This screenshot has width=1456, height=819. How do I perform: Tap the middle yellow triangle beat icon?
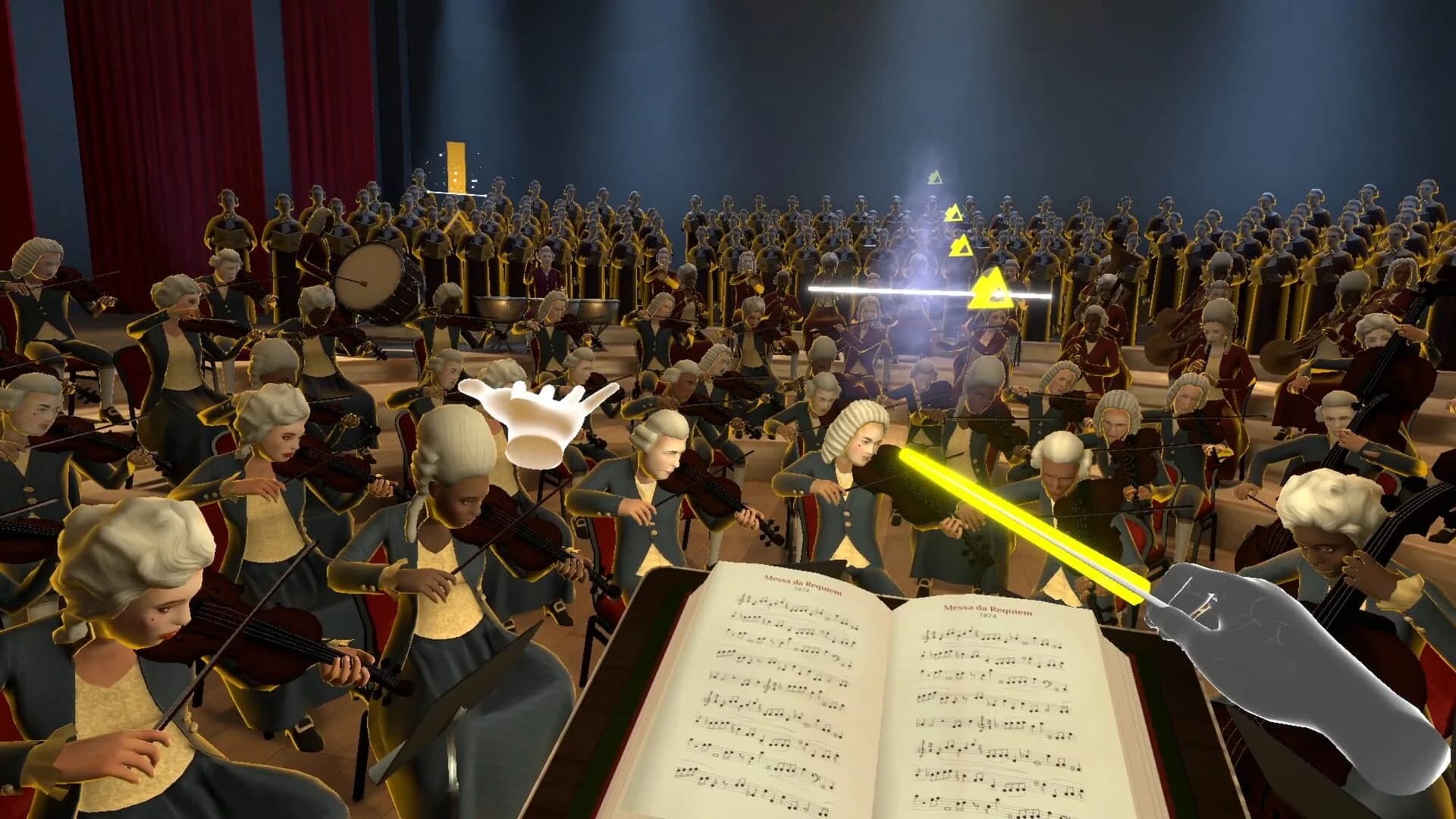tap(962, 245)
